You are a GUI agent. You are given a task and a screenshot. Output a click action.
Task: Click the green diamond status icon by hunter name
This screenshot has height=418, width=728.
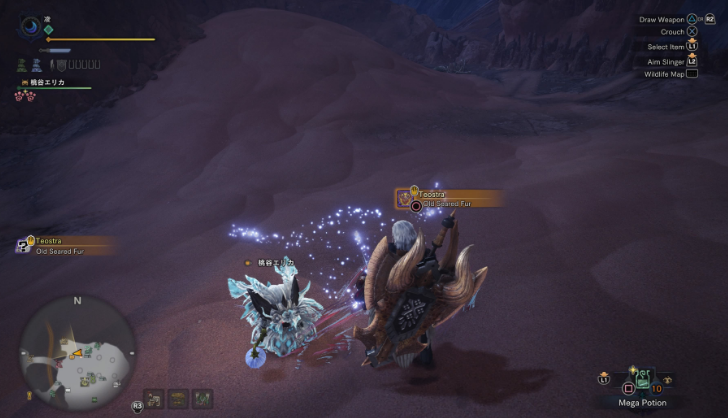[x=48, y=29]
